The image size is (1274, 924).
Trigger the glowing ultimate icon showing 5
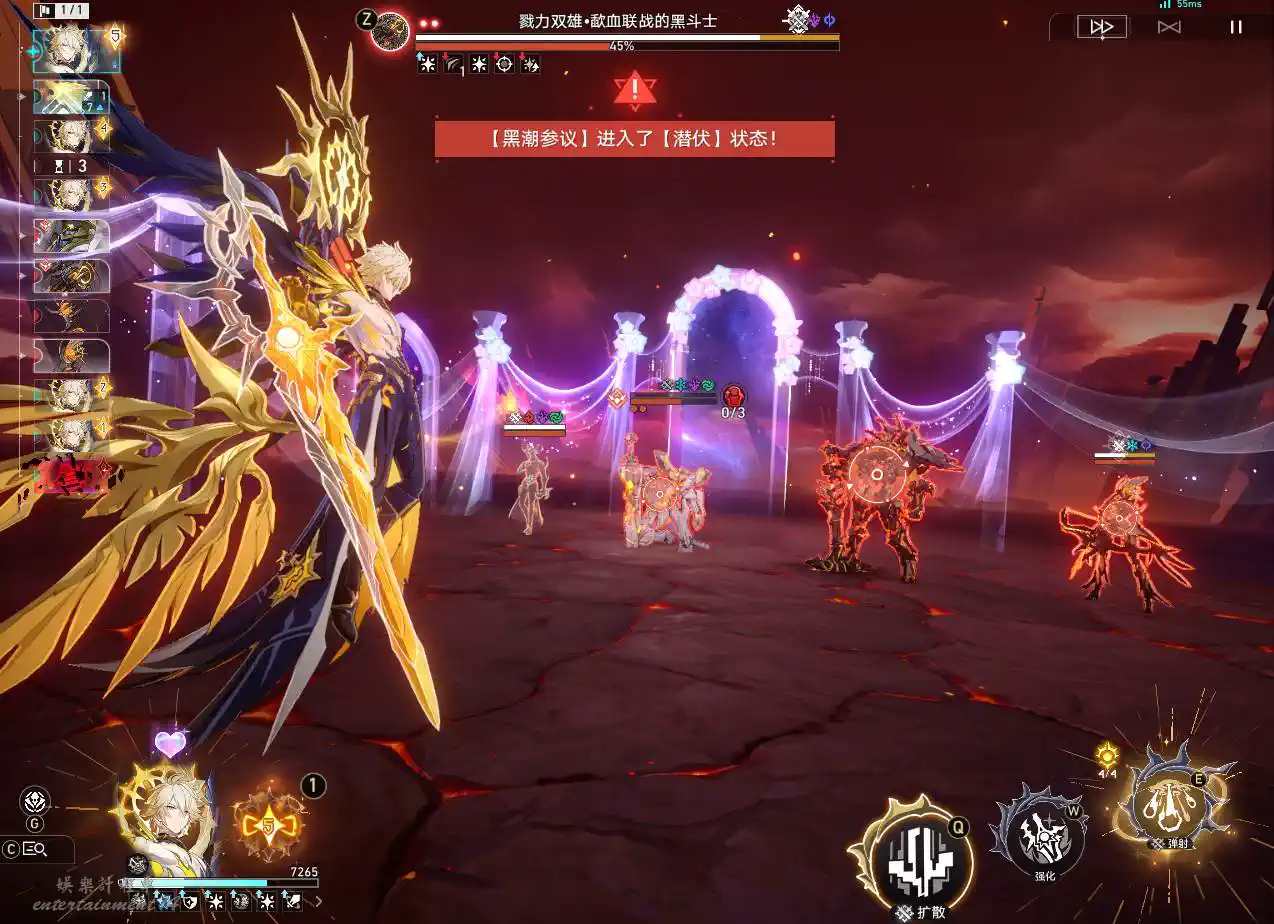coord(267,825)
